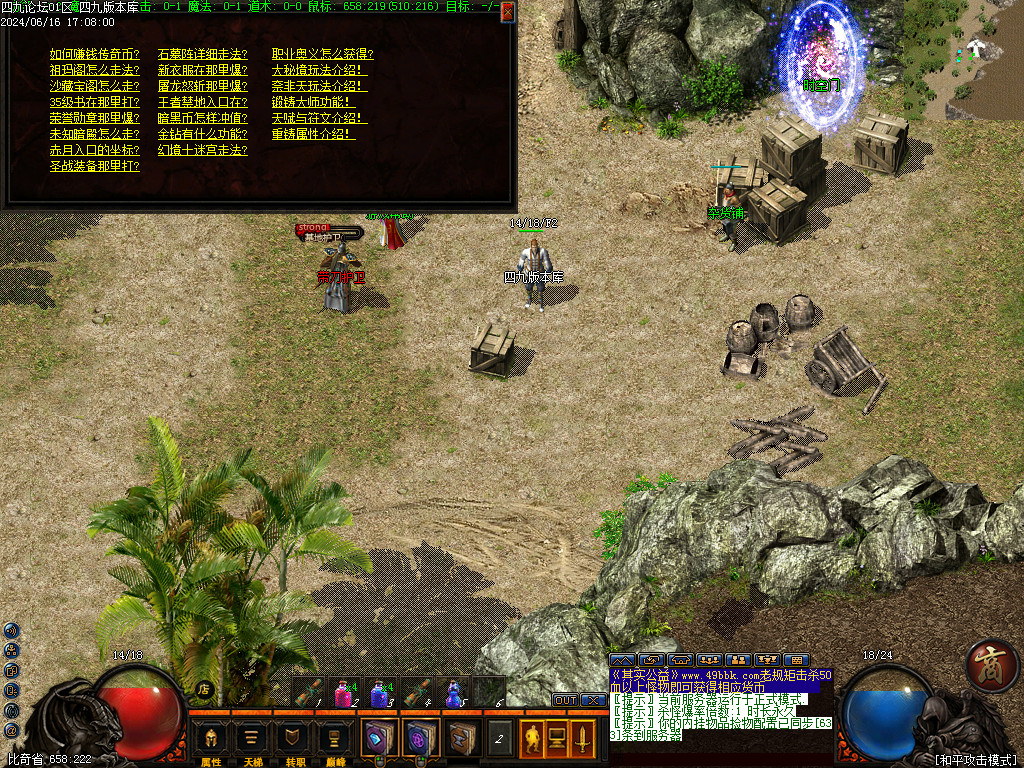Toggle the 和平攻击模式 attack mode label
This screenshot has height=768, width=1024.
coord(975,760)
